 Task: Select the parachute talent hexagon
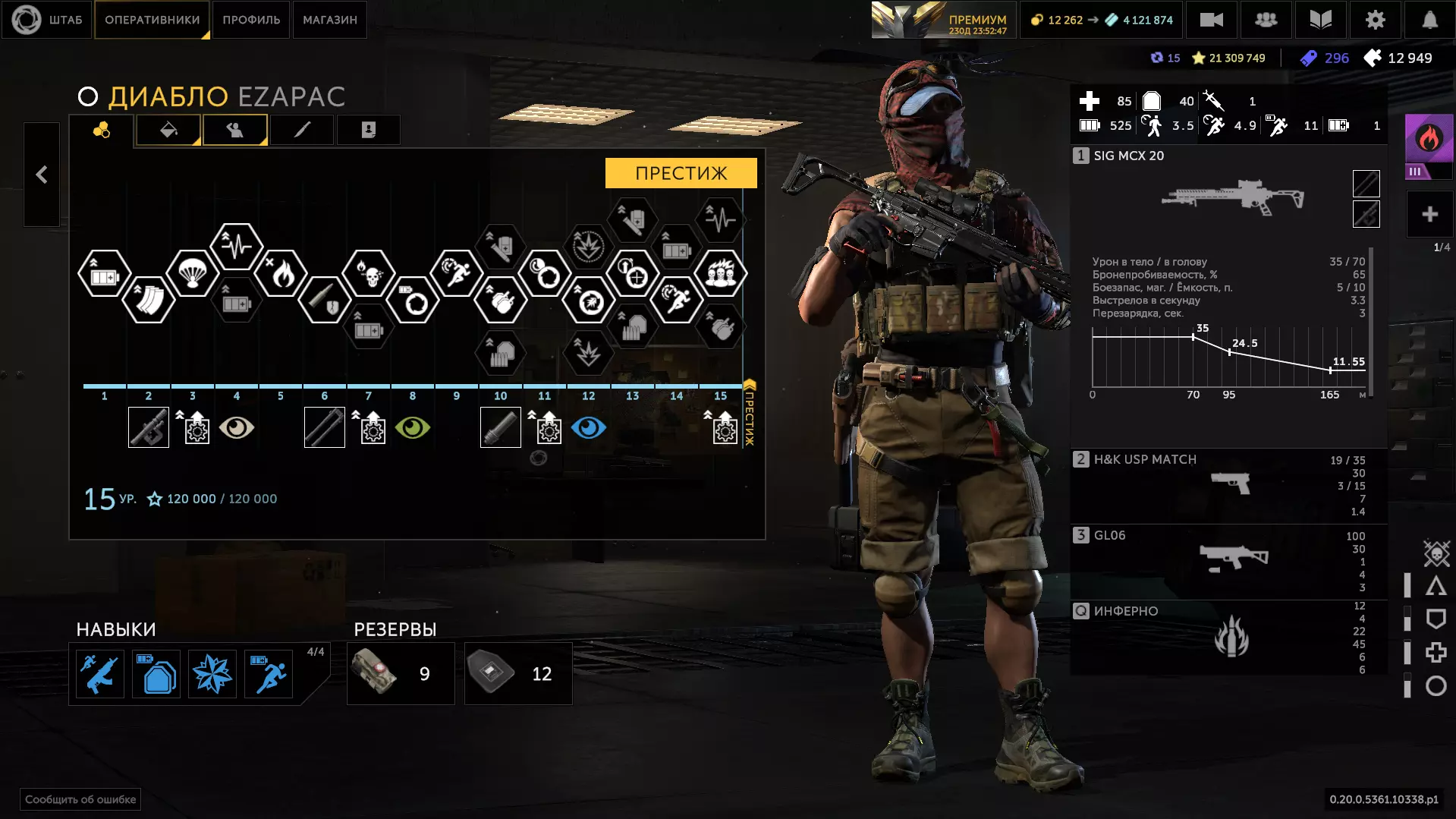pos(192,272)
